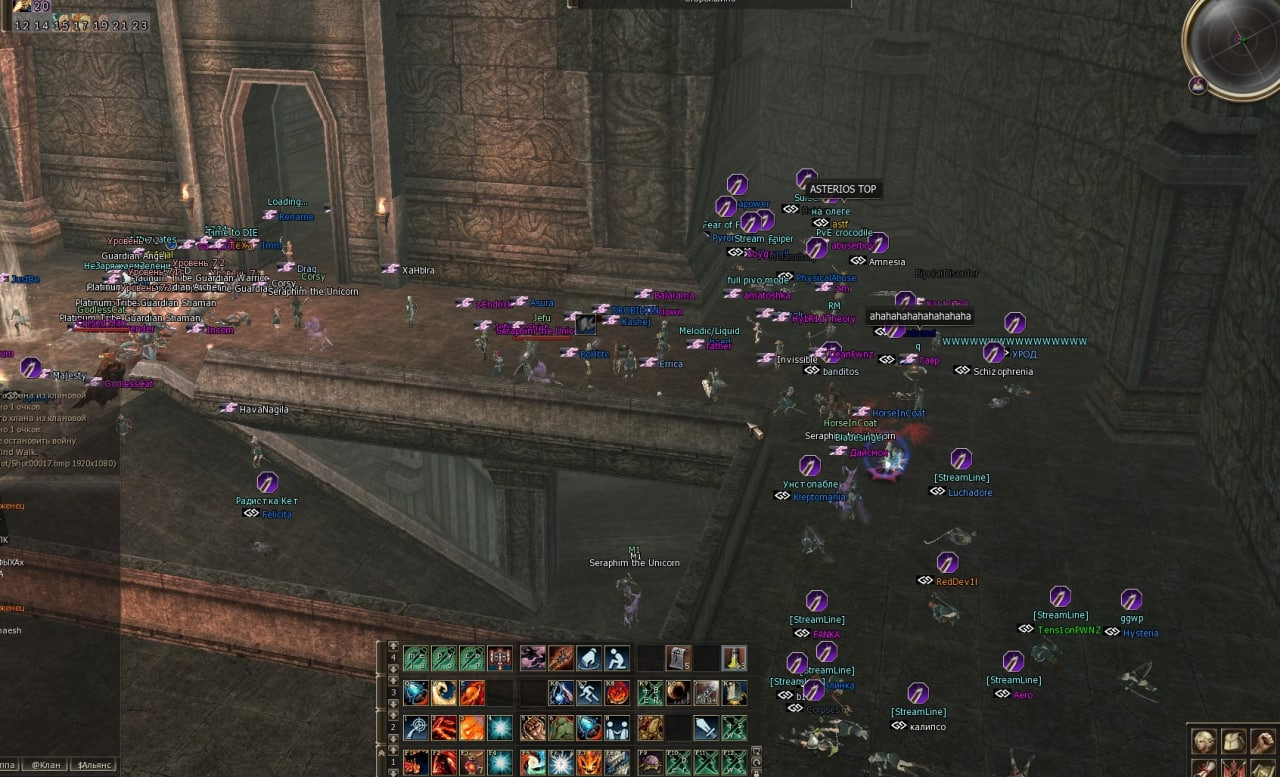The height and width of the screenshot is (777, 1280).
Task: Cast the clenched fist skill
Action: tap(532, 728)
